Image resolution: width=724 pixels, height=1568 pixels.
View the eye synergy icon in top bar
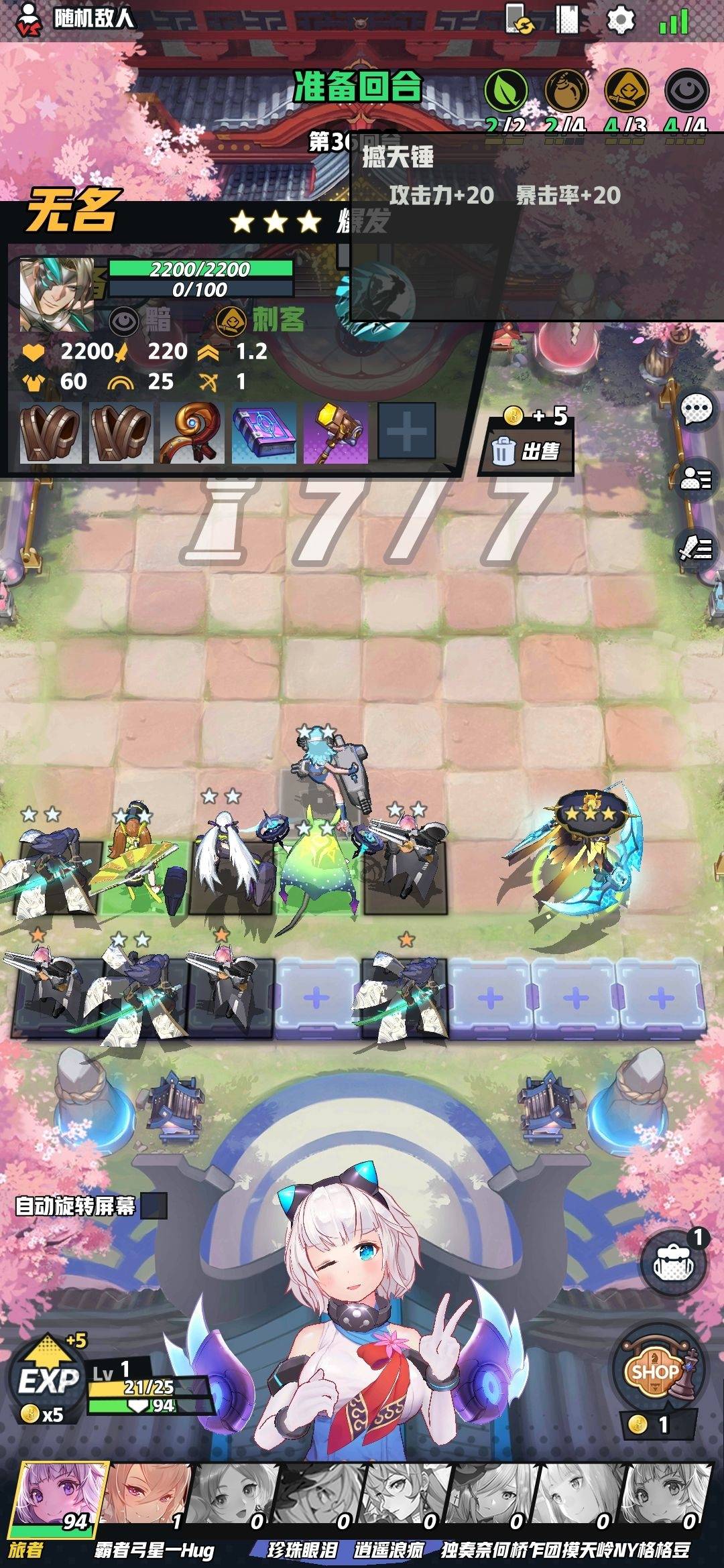click(686, 90)
